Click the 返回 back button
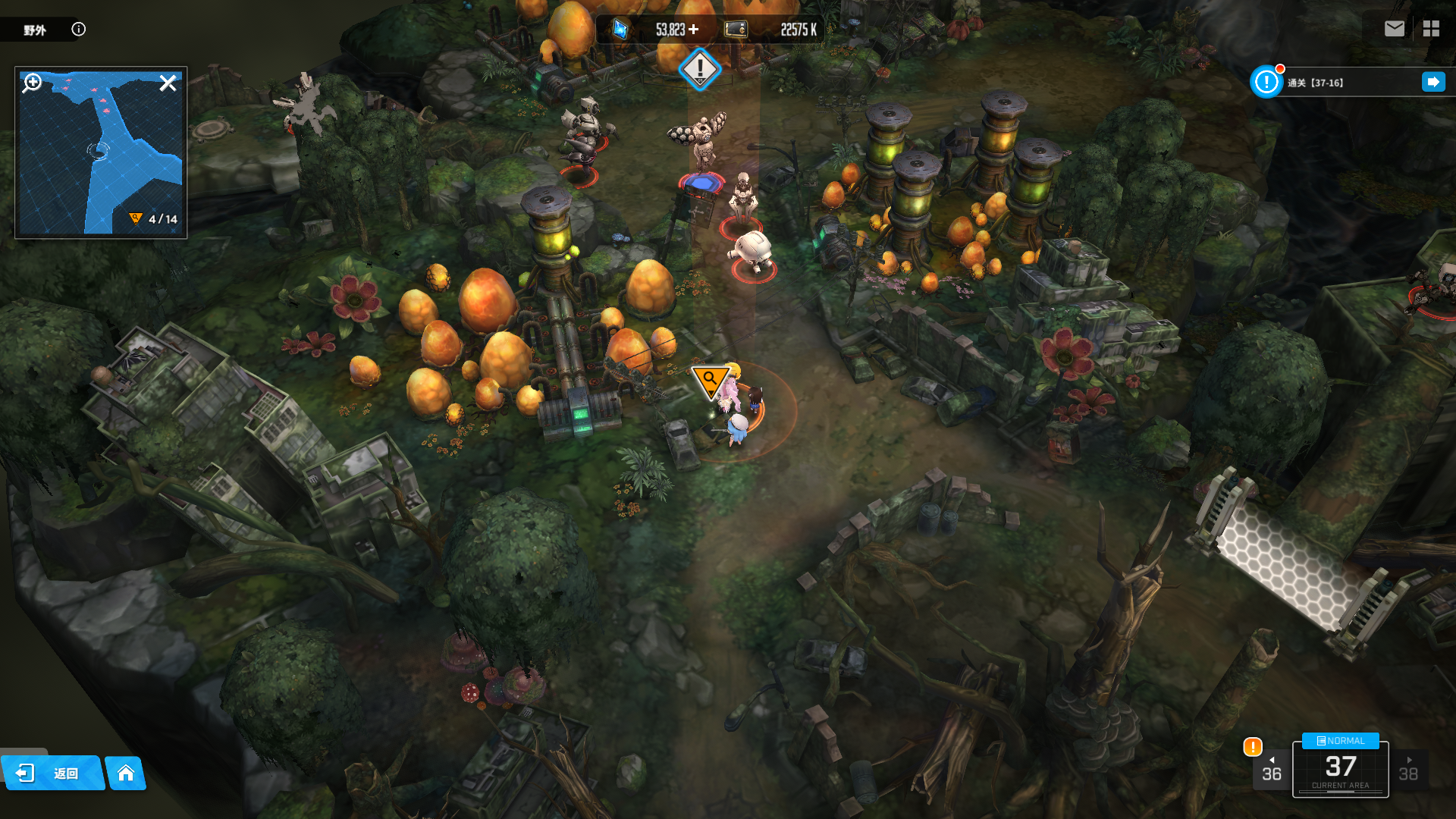Image resolution: width=1456 pixels, height=819 pixels. tap(52, 773)
